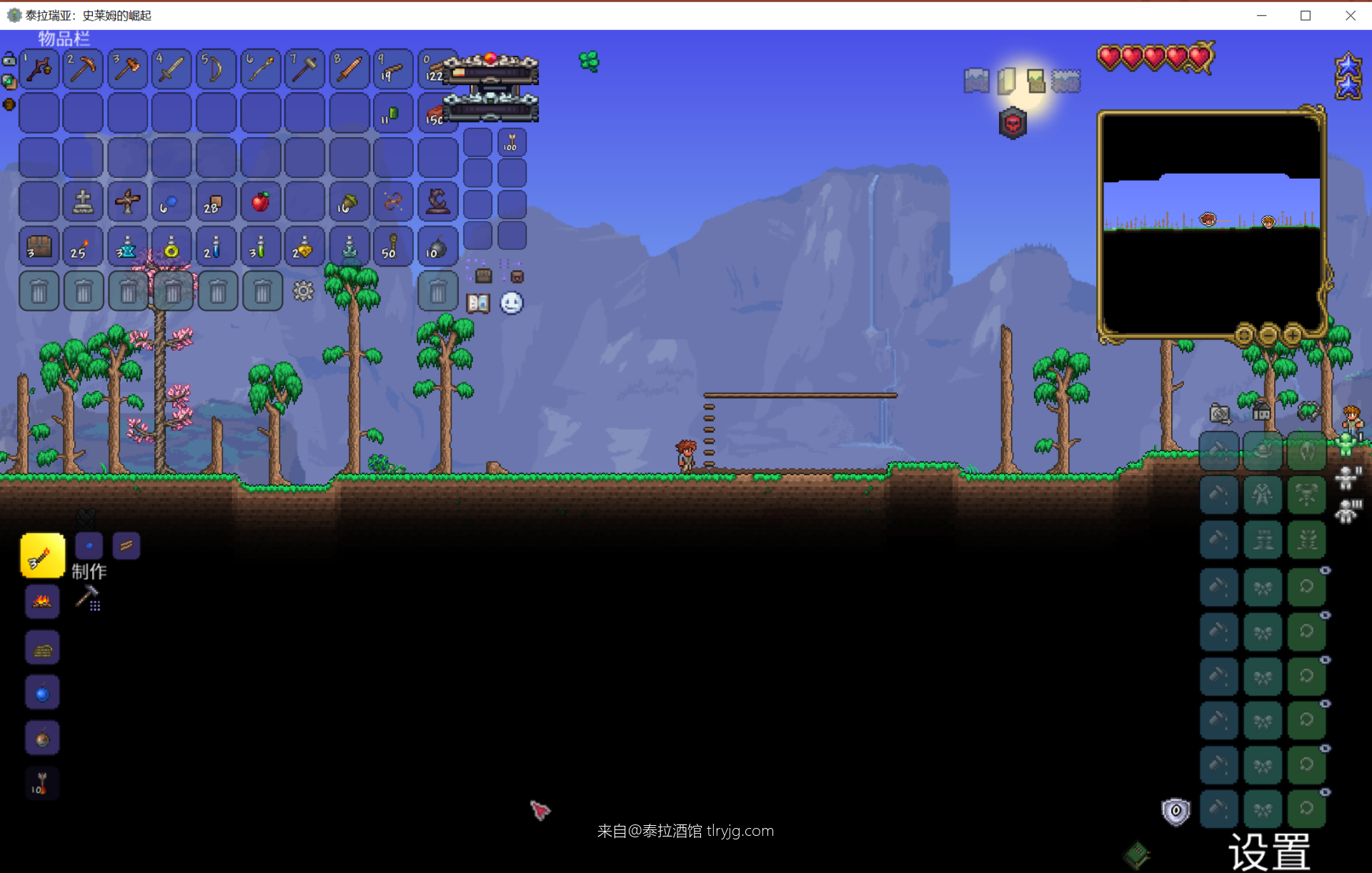
Task: Zoom in the minimap with plus button
Action: [1292, 334]
